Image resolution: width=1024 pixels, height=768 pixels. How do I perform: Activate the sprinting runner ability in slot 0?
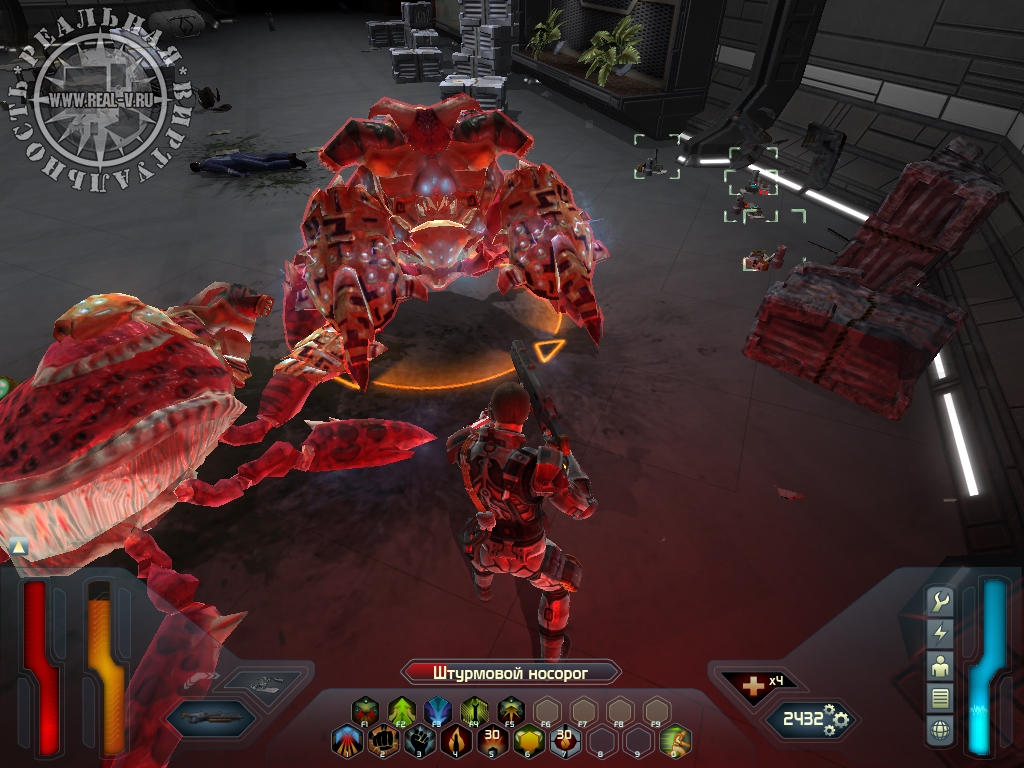675,740
